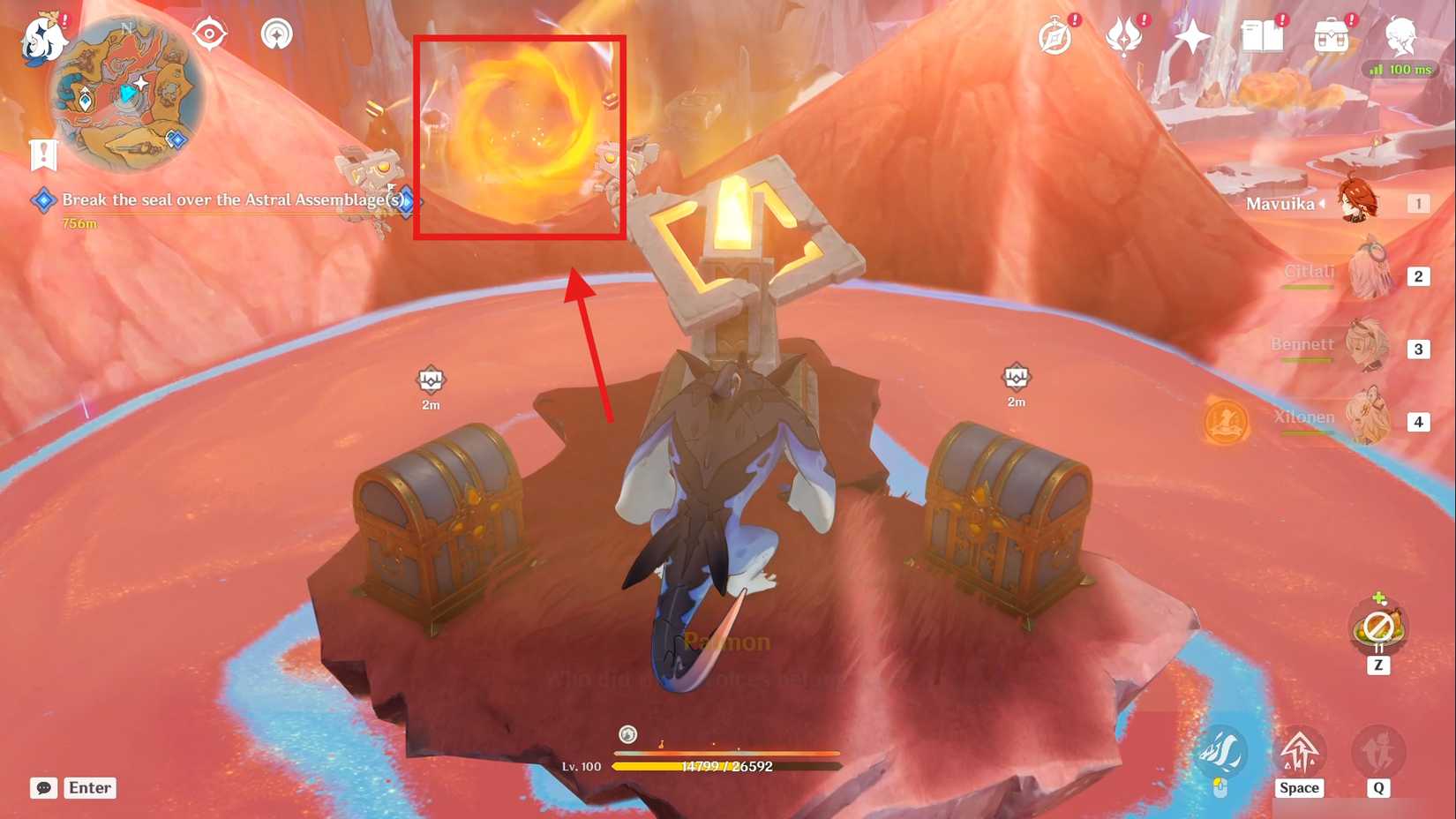Click the 100 ms ping indicator
The width and height of the screenshot is (1456, 819).
(1401, 69)
